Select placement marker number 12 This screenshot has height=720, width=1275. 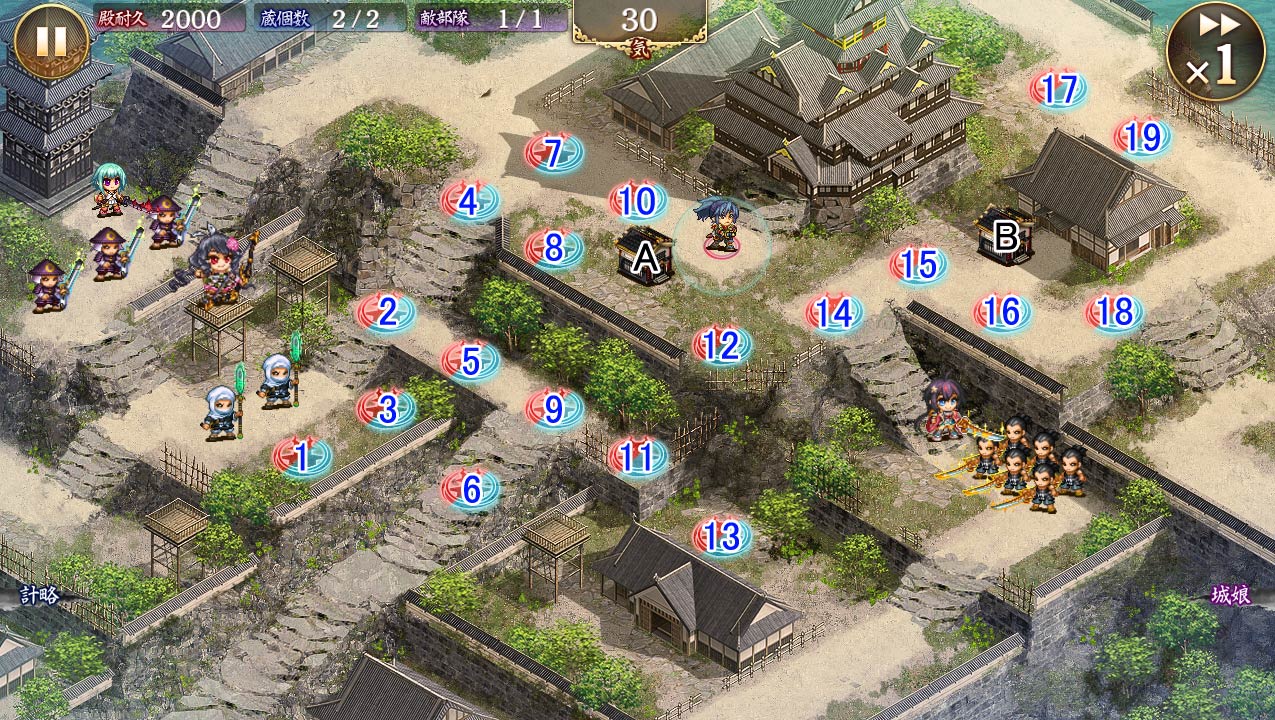(722, 346)
